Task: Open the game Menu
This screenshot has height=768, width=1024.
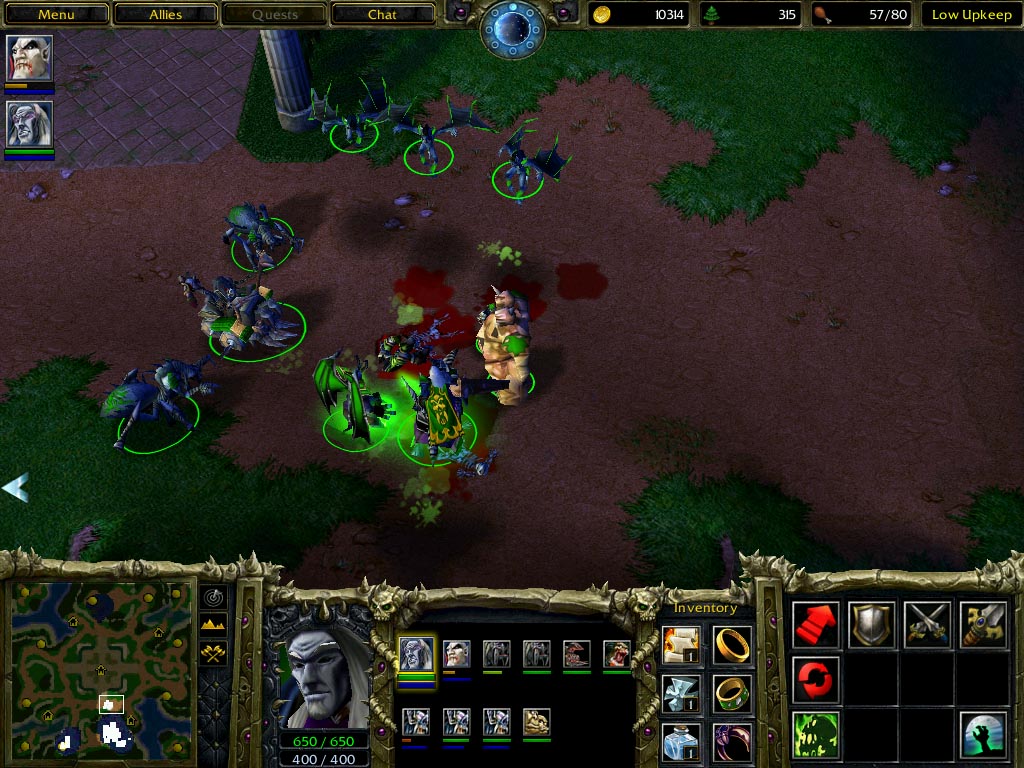Action: (56, 15)
